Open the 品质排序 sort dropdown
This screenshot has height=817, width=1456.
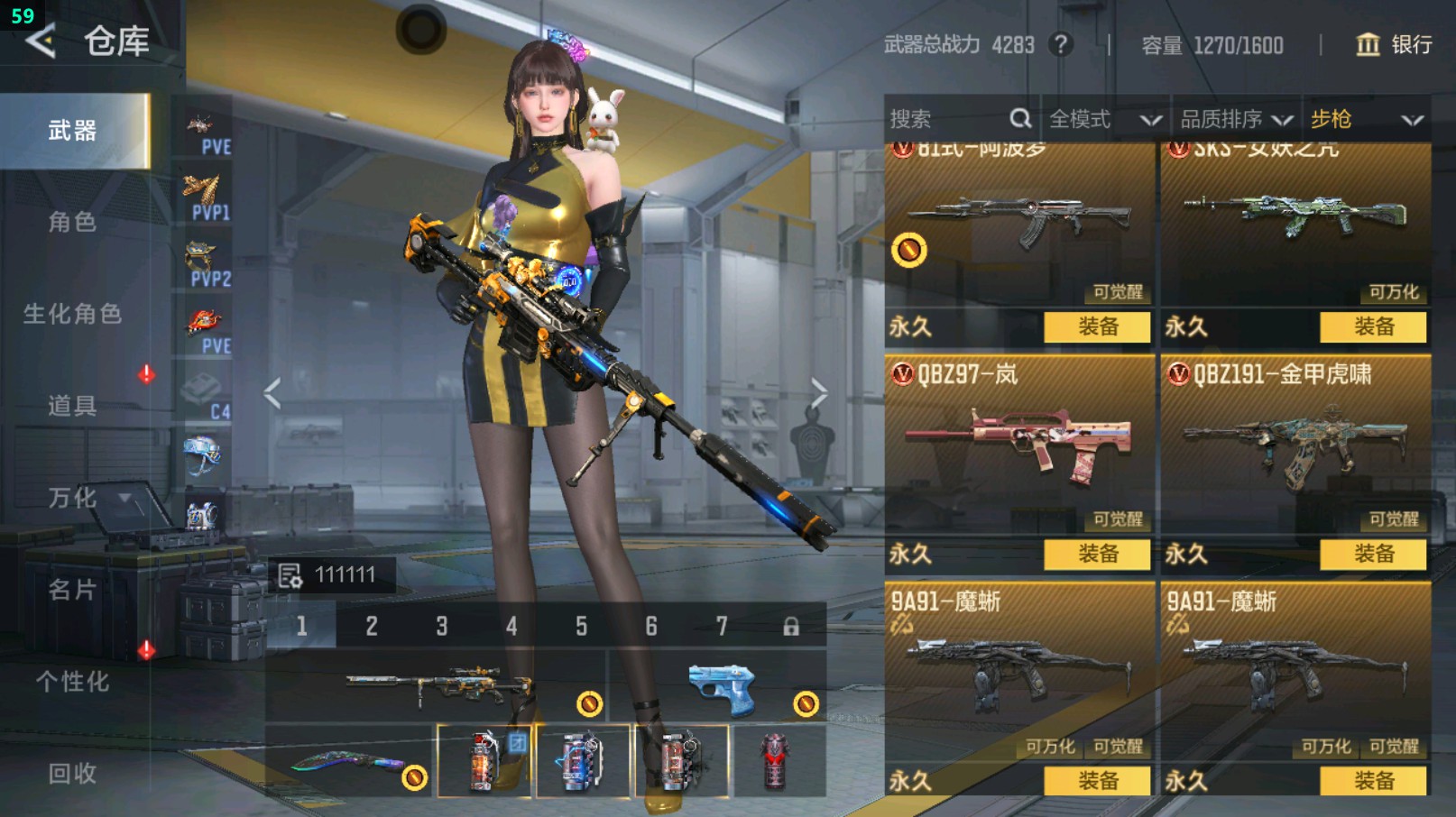pos(1235,119)
